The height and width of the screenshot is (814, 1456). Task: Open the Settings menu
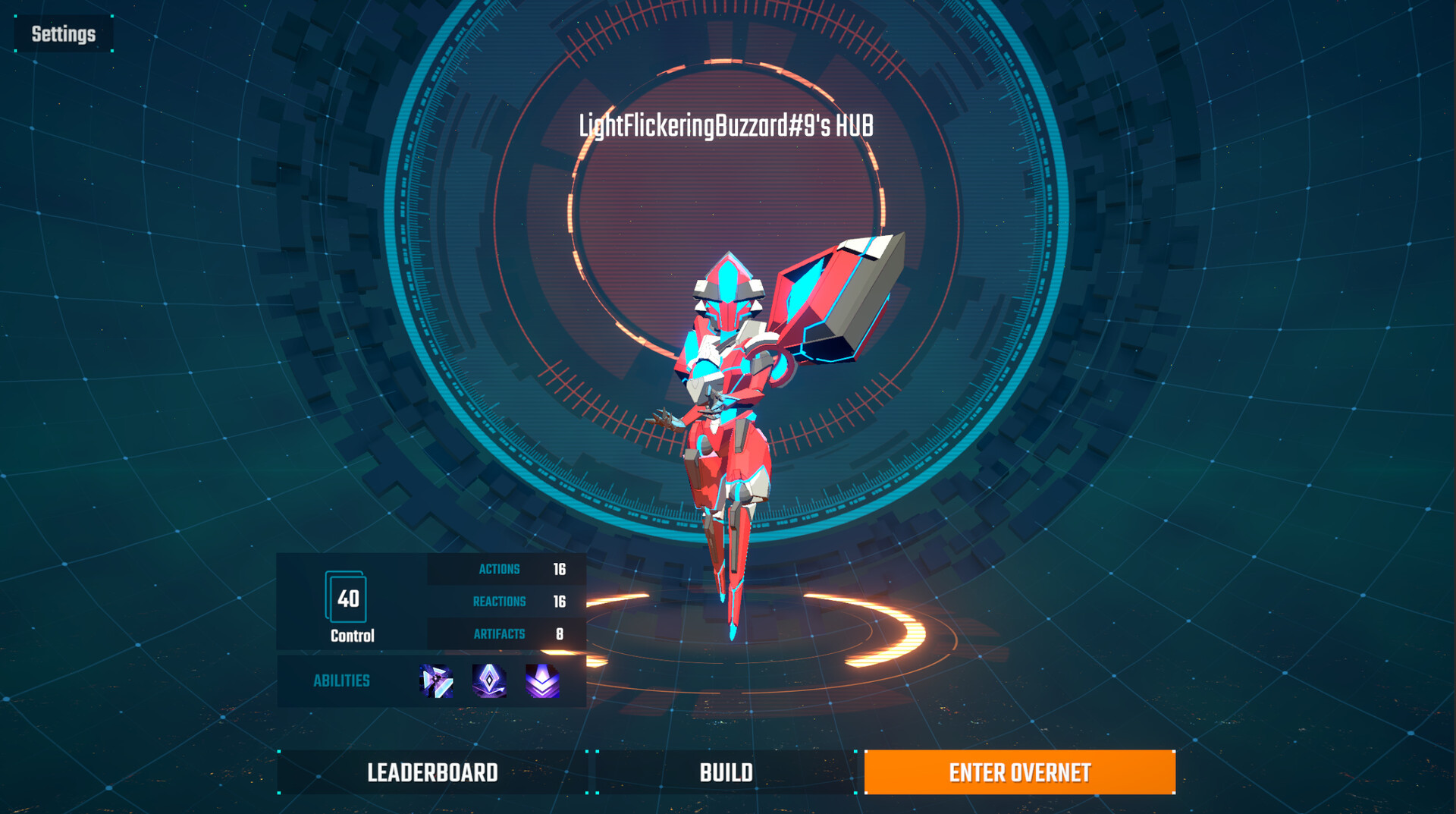click(64, 34)
